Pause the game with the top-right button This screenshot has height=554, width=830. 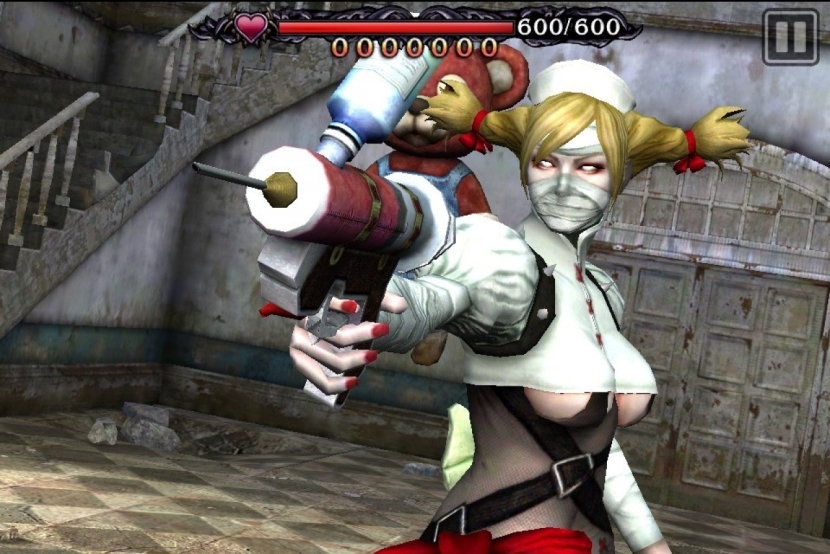tap(790, 37)
